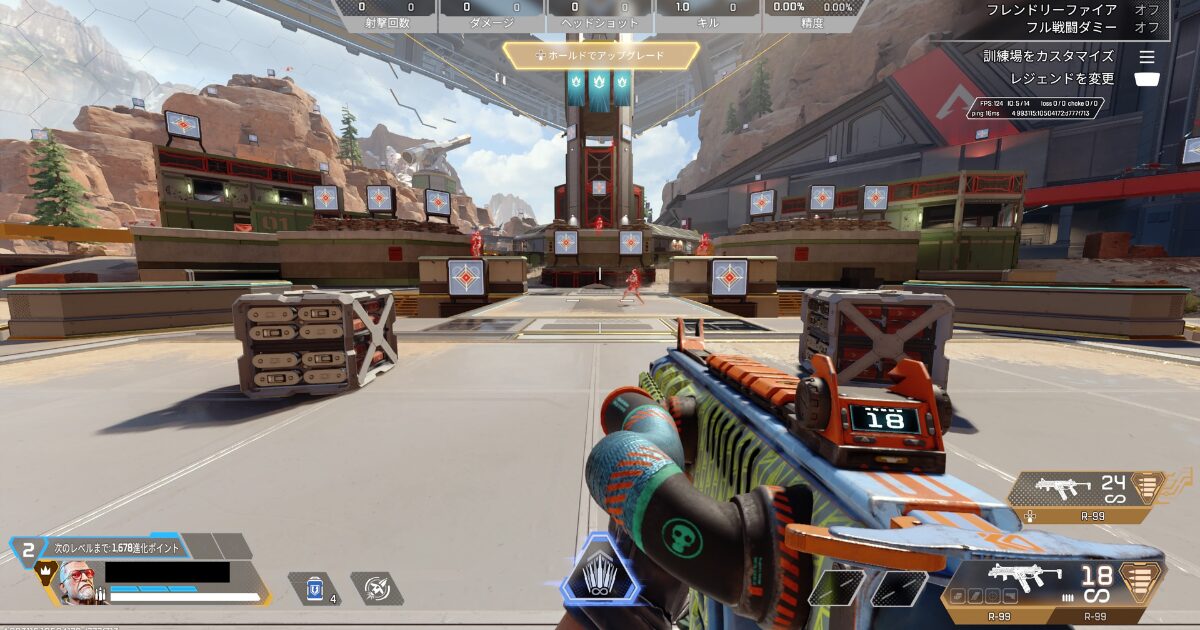Use the shield cell item icon
Image resolution: width=1200 pixels, height=630 pixels.
(313, 589)
